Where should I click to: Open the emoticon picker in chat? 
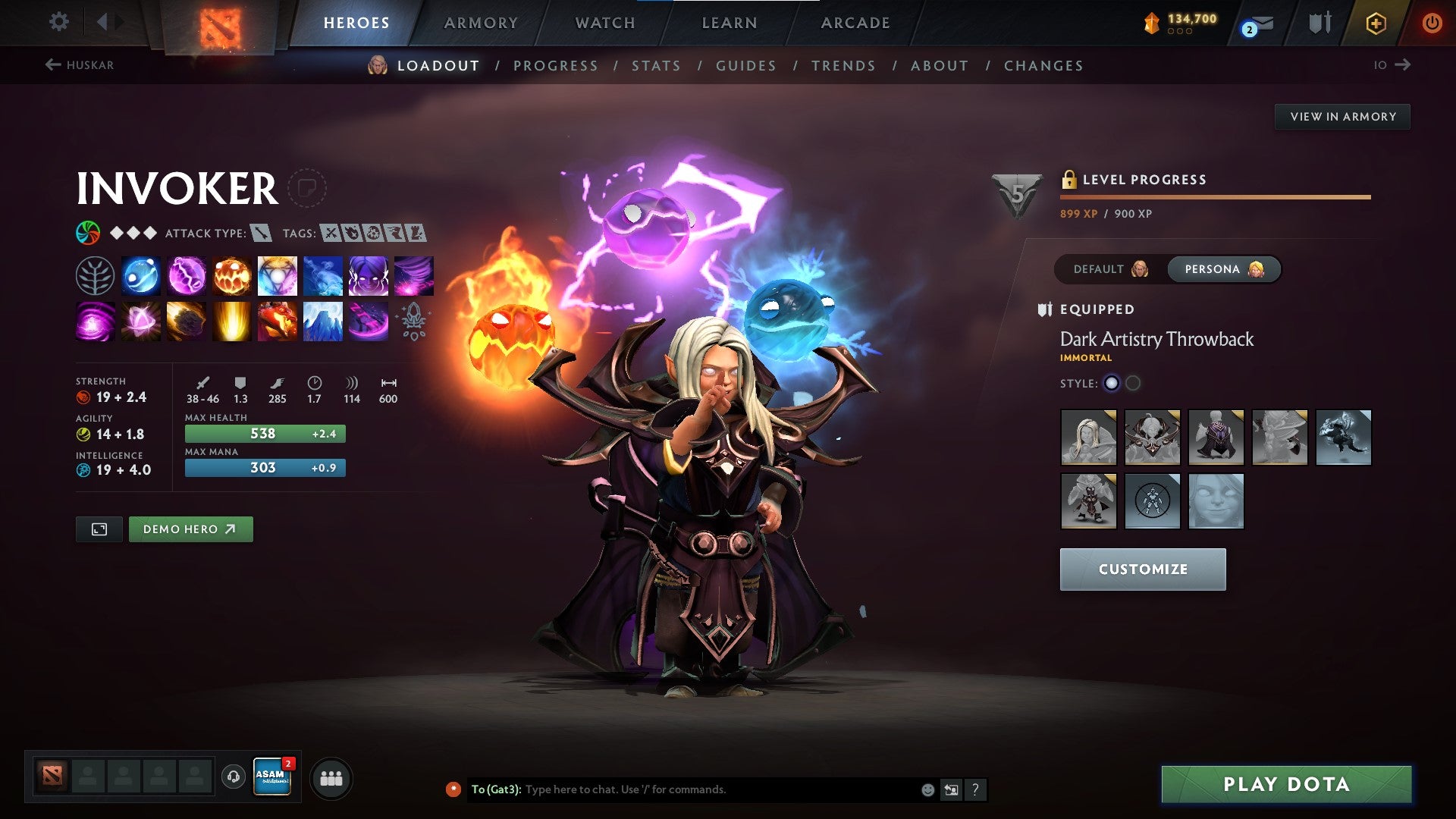tap(927, 789)
